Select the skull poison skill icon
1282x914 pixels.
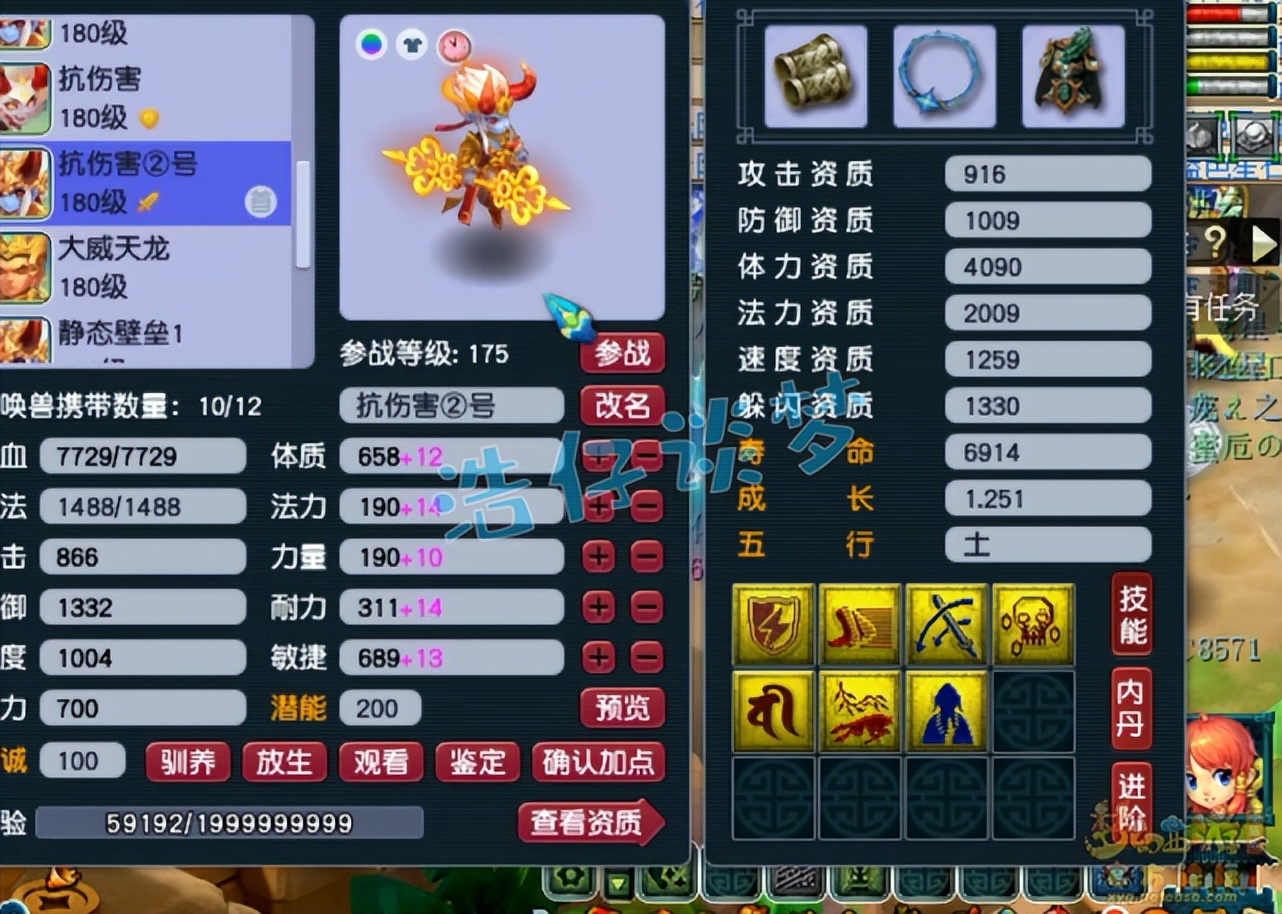(x=1034, y=624)
